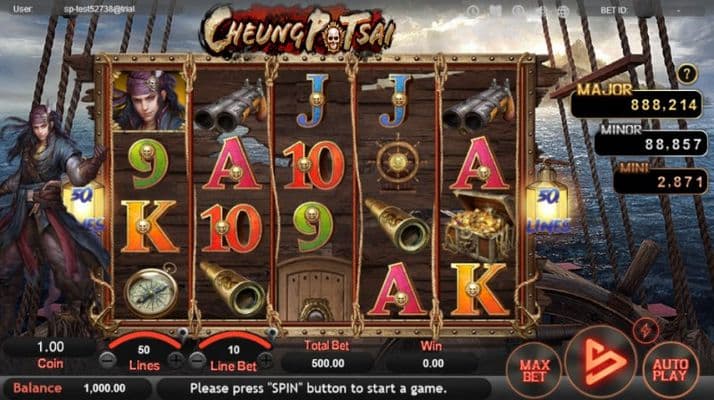
Task: Start AUTO PLAY mode
Action: [670, 367]
